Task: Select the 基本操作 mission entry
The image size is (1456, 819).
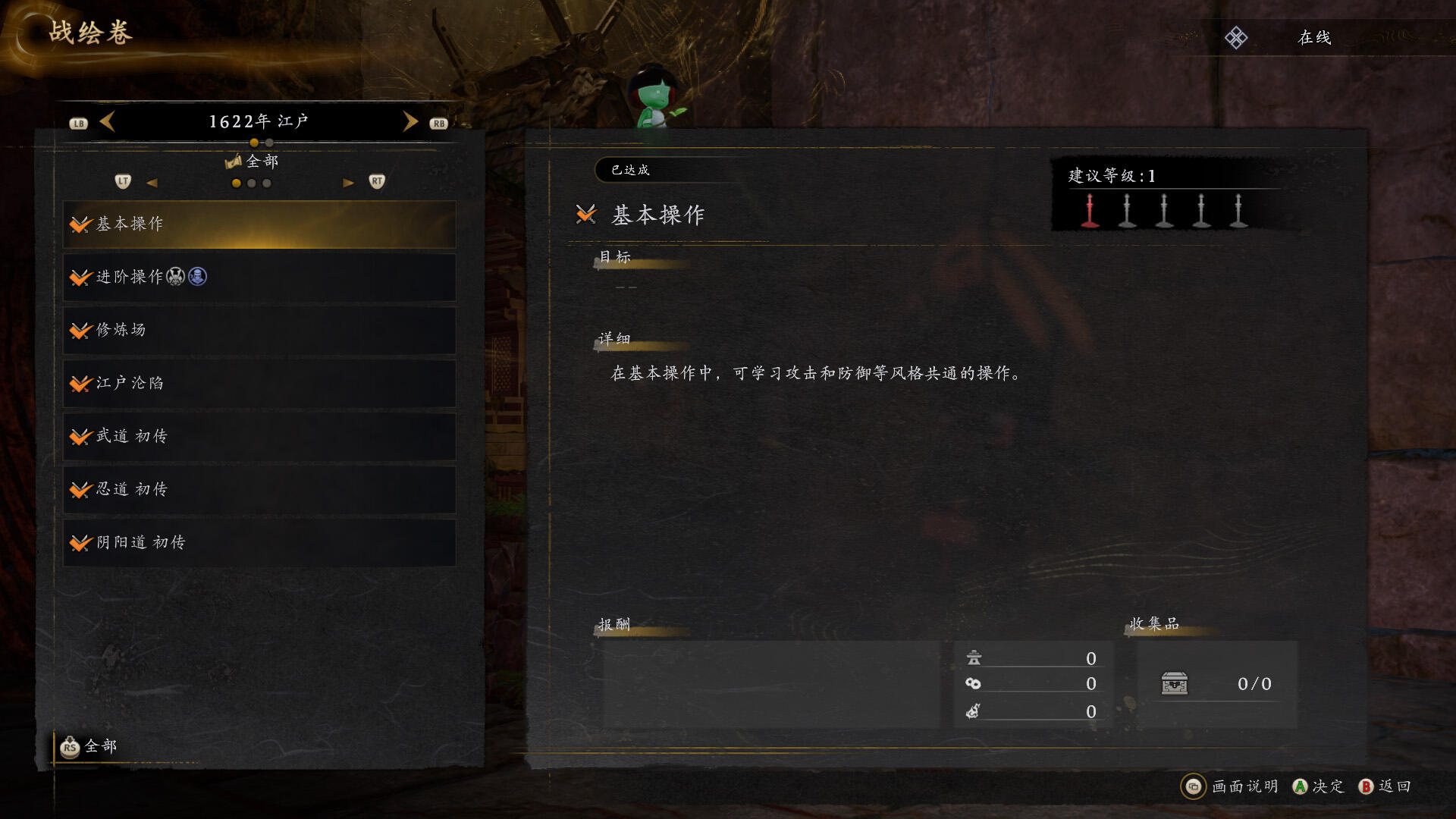Action: tap(259, 224)
